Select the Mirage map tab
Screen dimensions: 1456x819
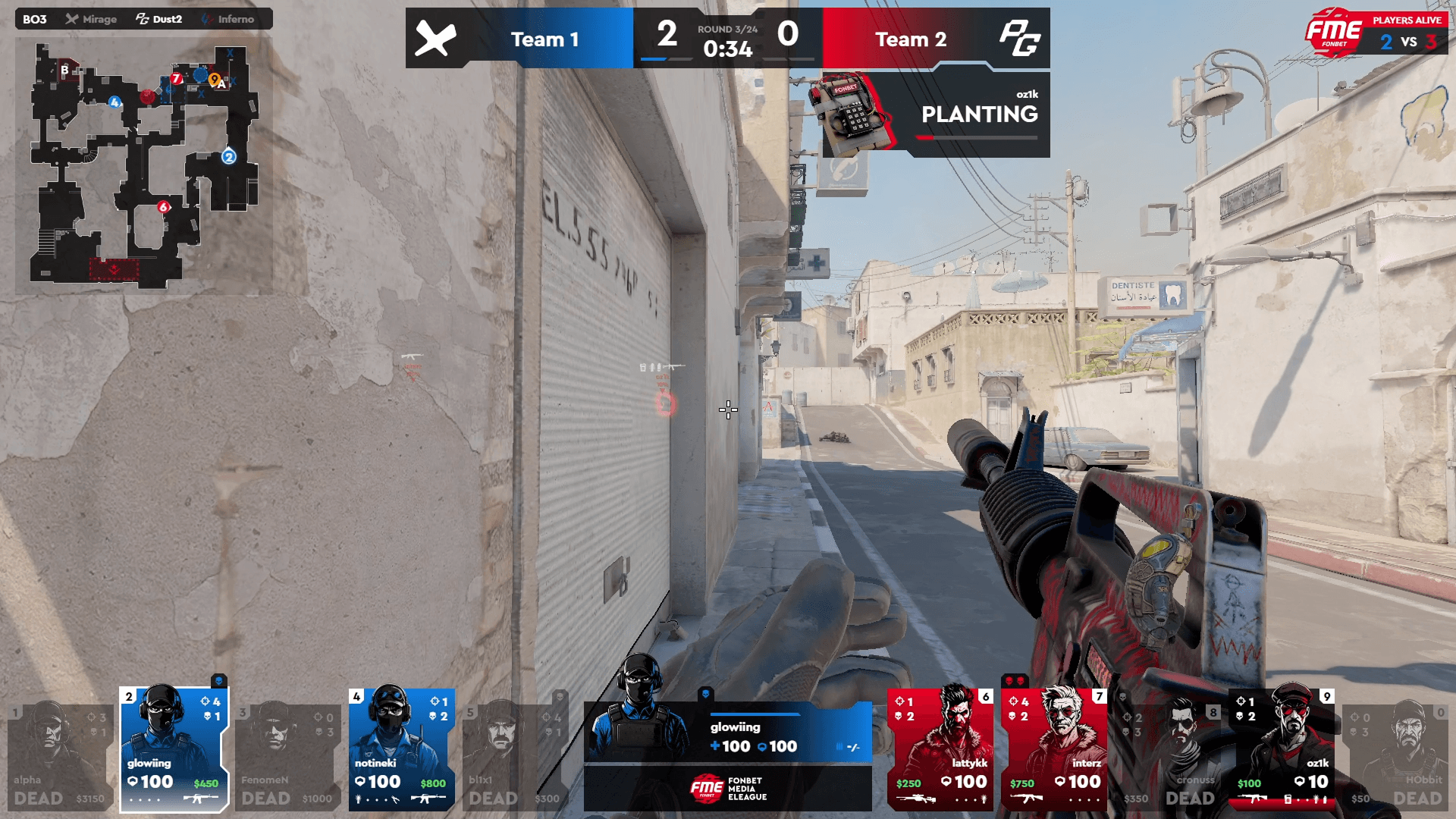(x=91, y=19)
